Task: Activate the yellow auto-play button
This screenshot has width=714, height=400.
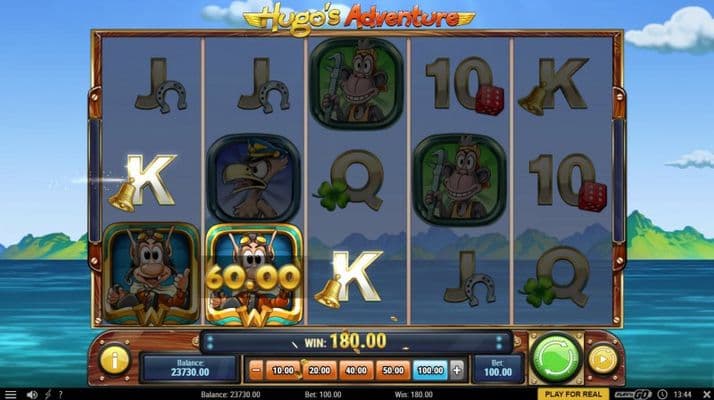Action: pyautogui.click(x=602, y=359)
